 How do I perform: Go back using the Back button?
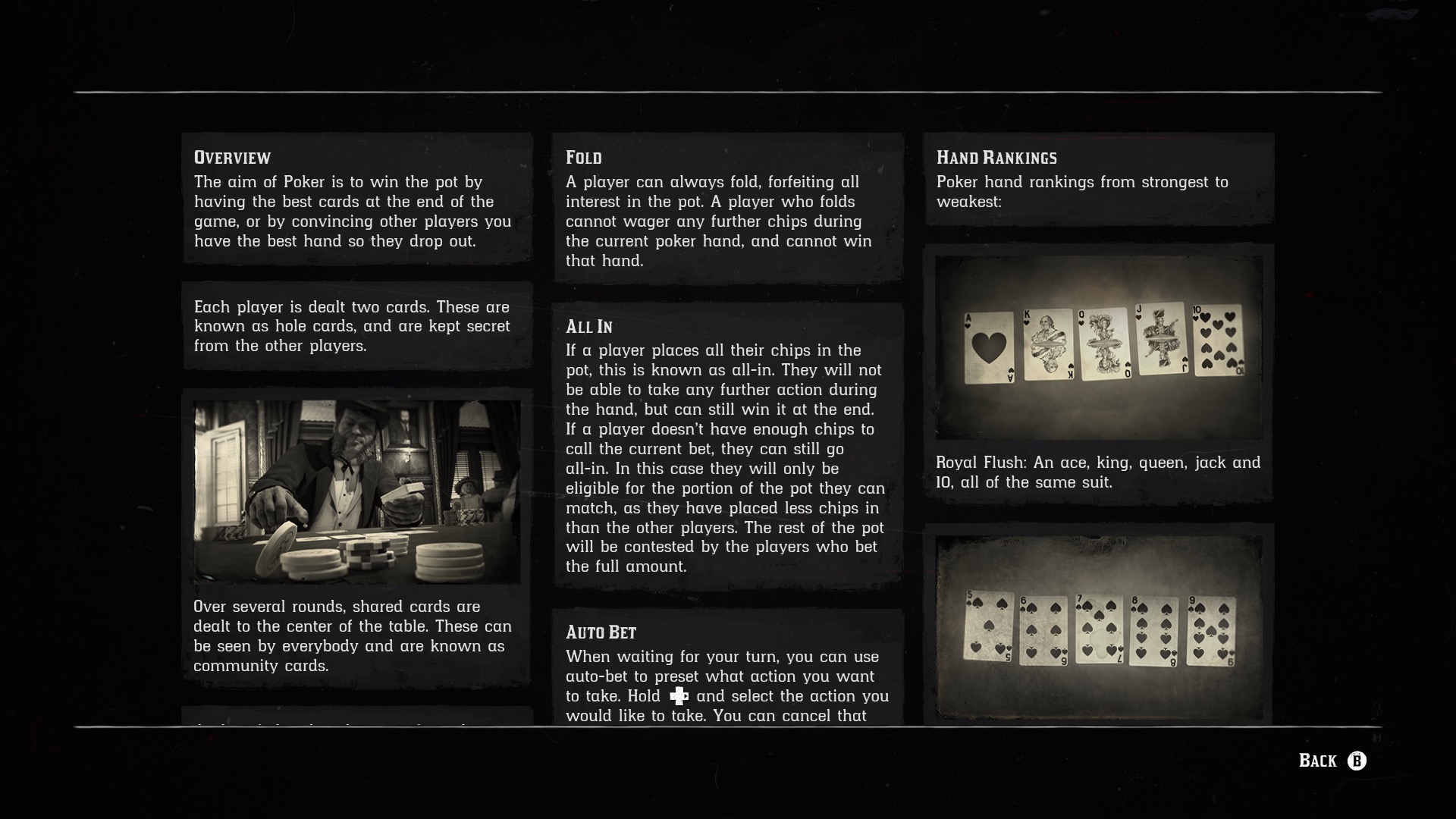click(1332, 761)
